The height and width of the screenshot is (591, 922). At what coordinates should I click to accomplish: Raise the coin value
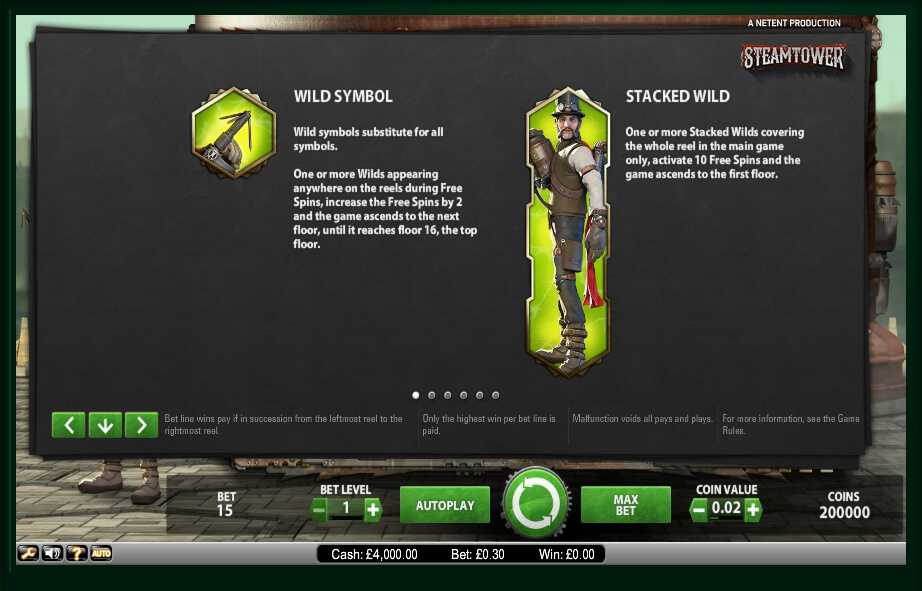tap(753, 510)
